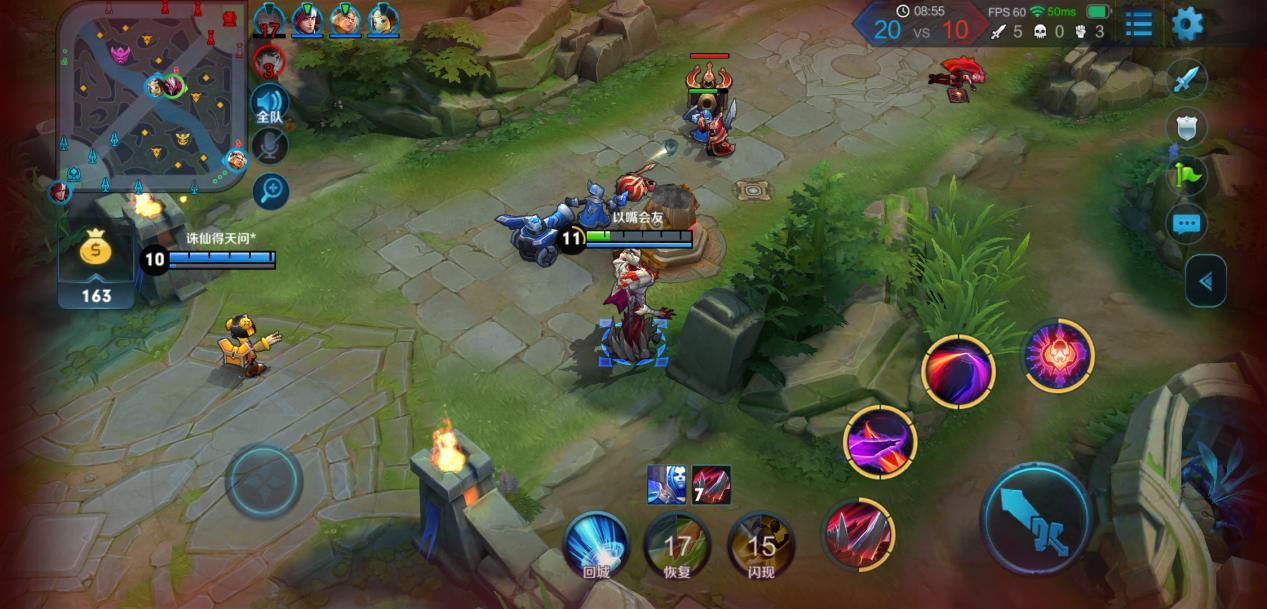Expand the collapsed side panel arrow
The width and height of the screenshot is (1267, 609).
point(1205,281)
